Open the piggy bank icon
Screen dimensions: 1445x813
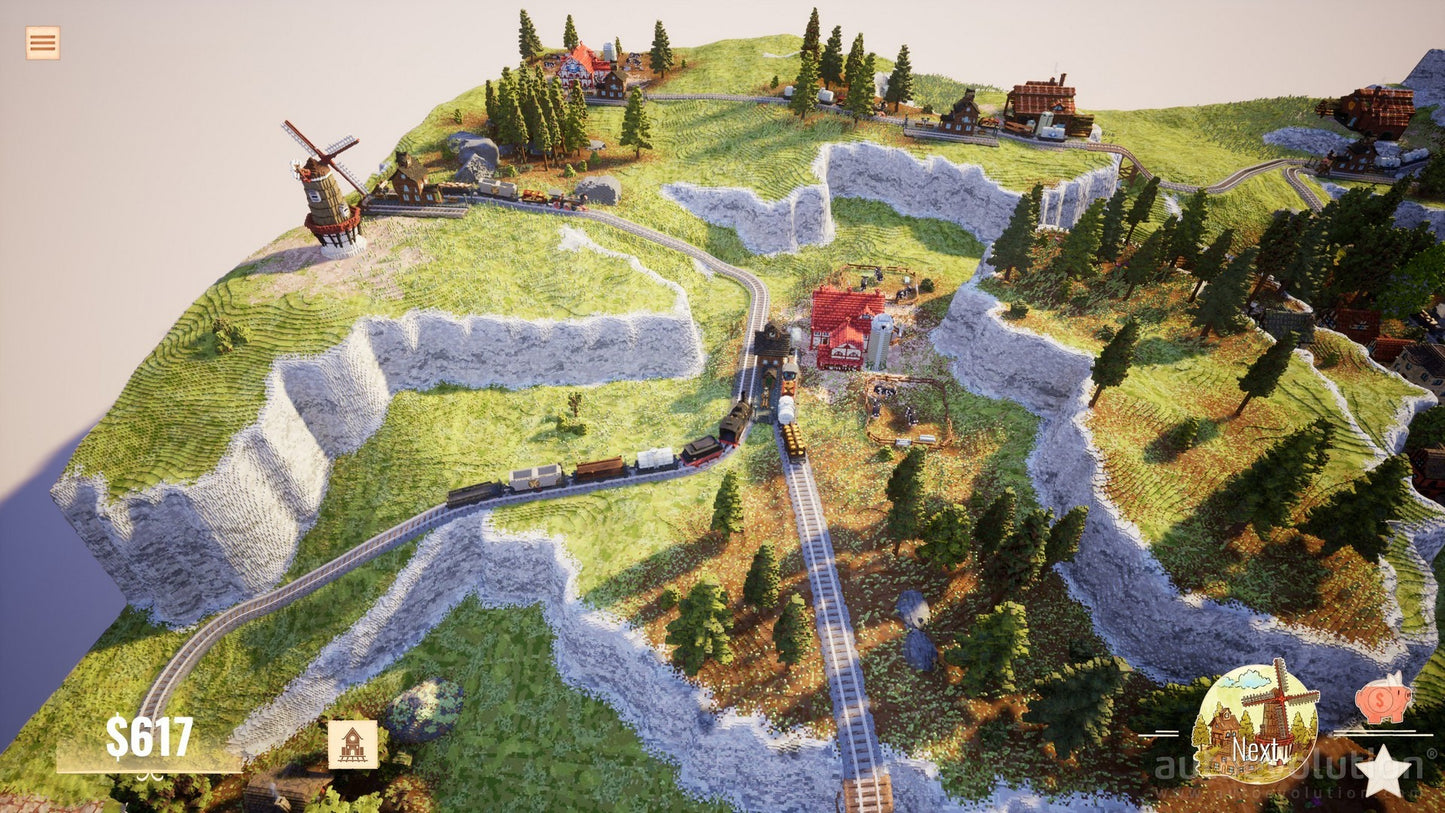[x=1384, y=699]
